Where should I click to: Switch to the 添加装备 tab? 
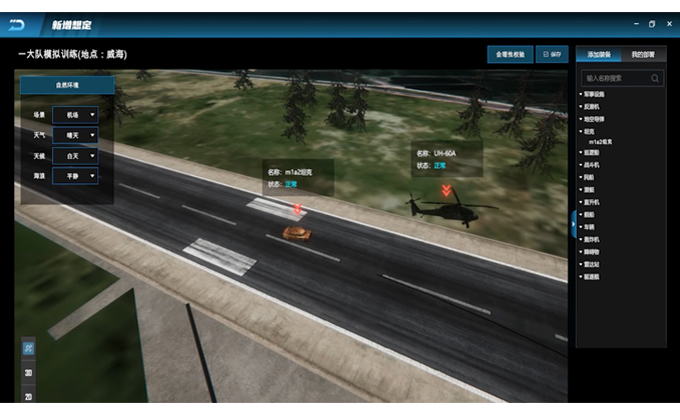599,54
